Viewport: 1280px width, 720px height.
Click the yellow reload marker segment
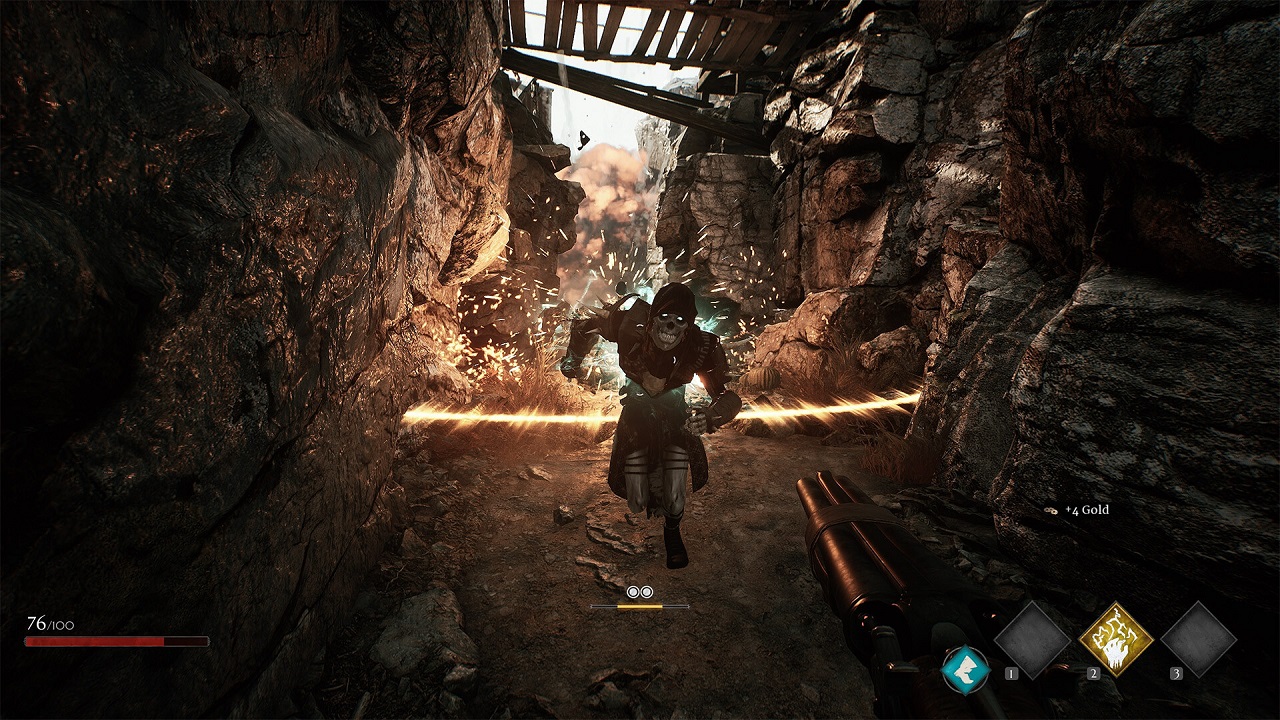pyautogui.click(x=640, y=606)
